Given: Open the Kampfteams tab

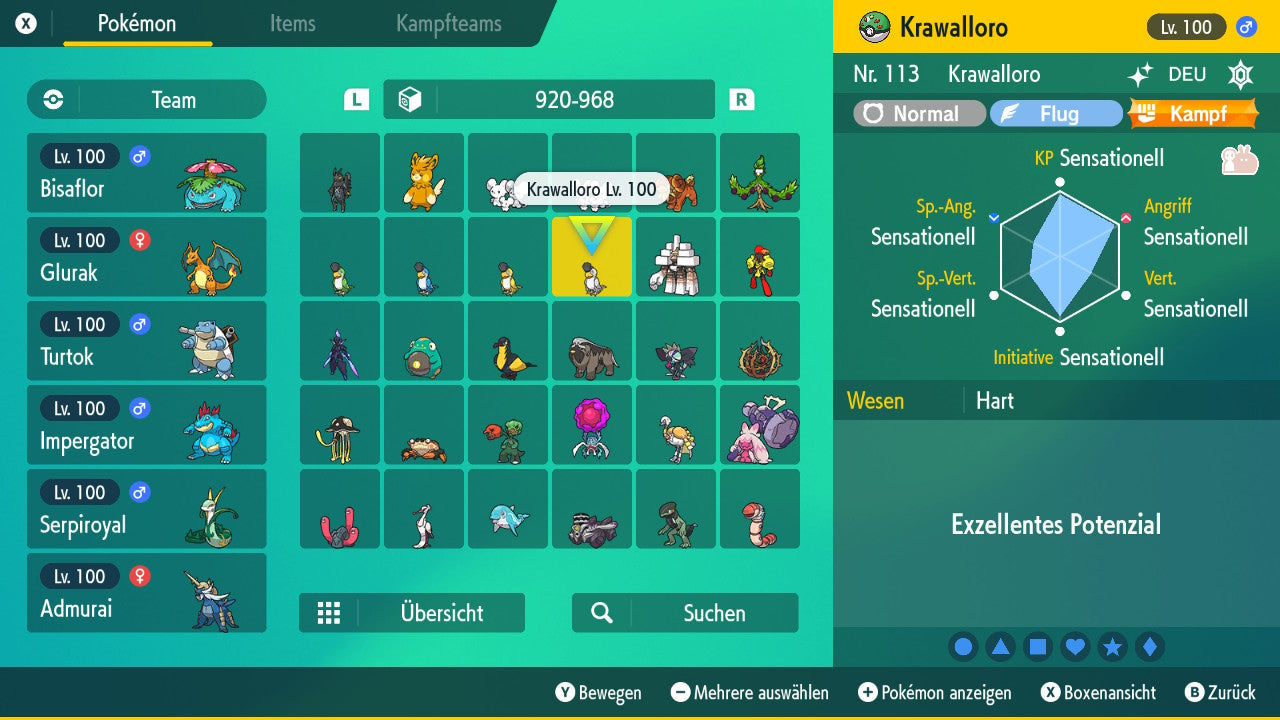Looking at the screenshot, I should pos(447,24).
